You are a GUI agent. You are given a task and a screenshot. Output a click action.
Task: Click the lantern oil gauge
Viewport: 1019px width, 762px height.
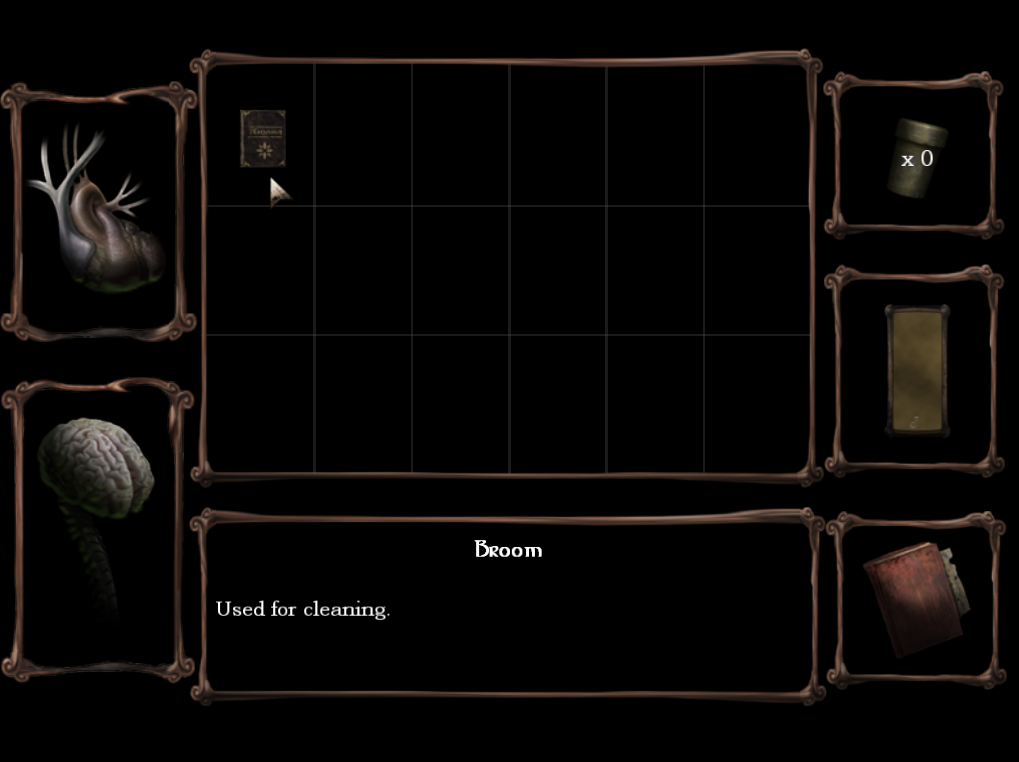coord(916,370)
